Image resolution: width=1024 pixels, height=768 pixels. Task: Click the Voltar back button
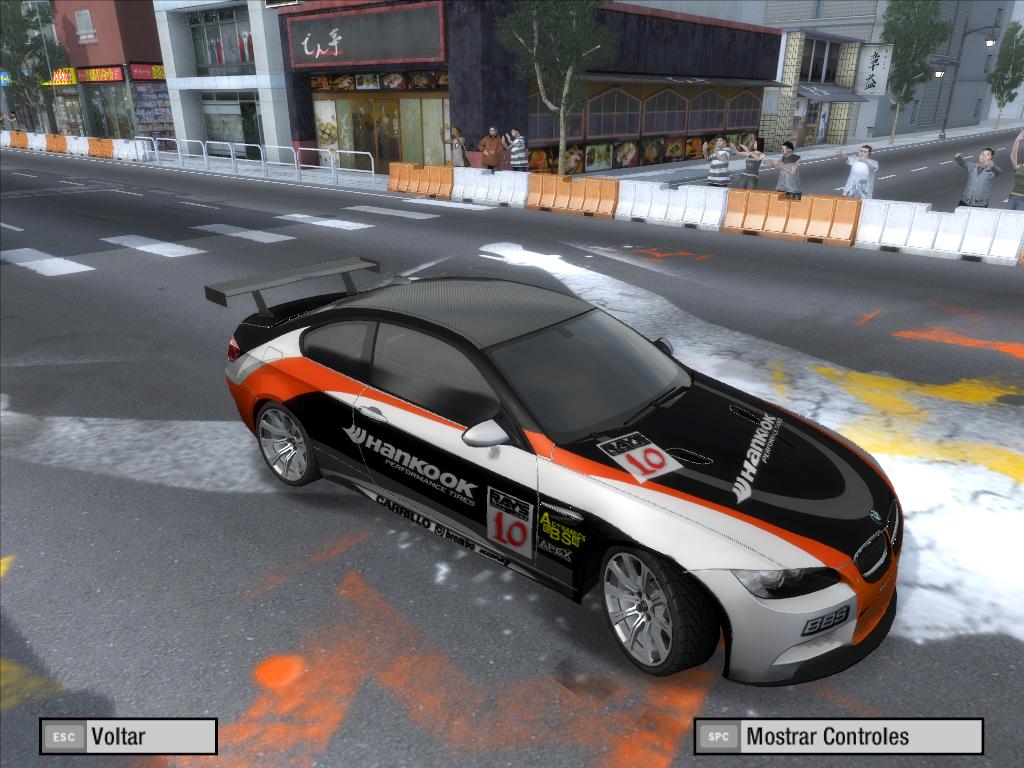pos(128,737)
